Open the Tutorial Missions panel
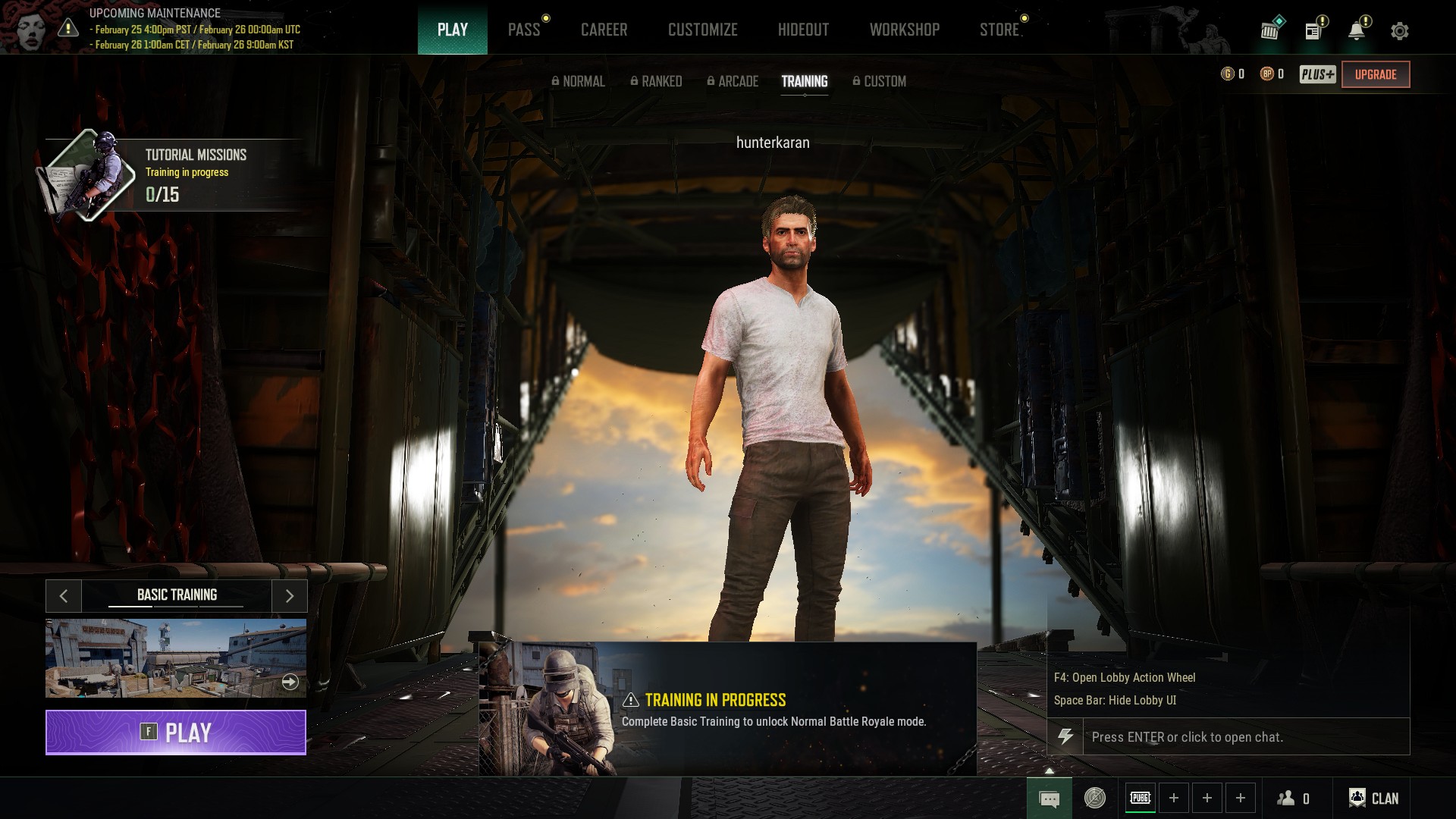 pos(174,174)
